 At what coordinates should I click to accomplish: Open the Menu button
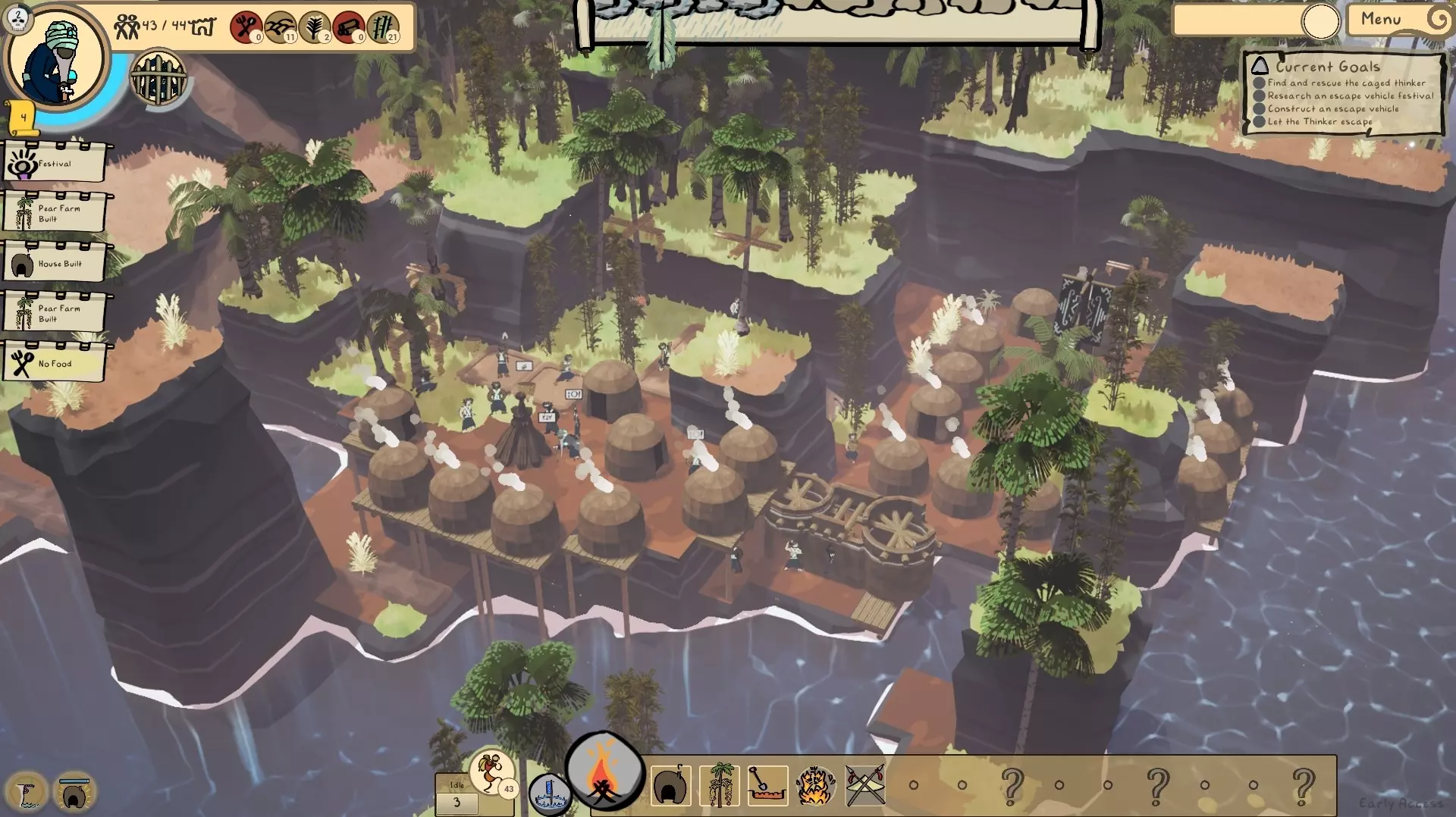pos(1381,20)
